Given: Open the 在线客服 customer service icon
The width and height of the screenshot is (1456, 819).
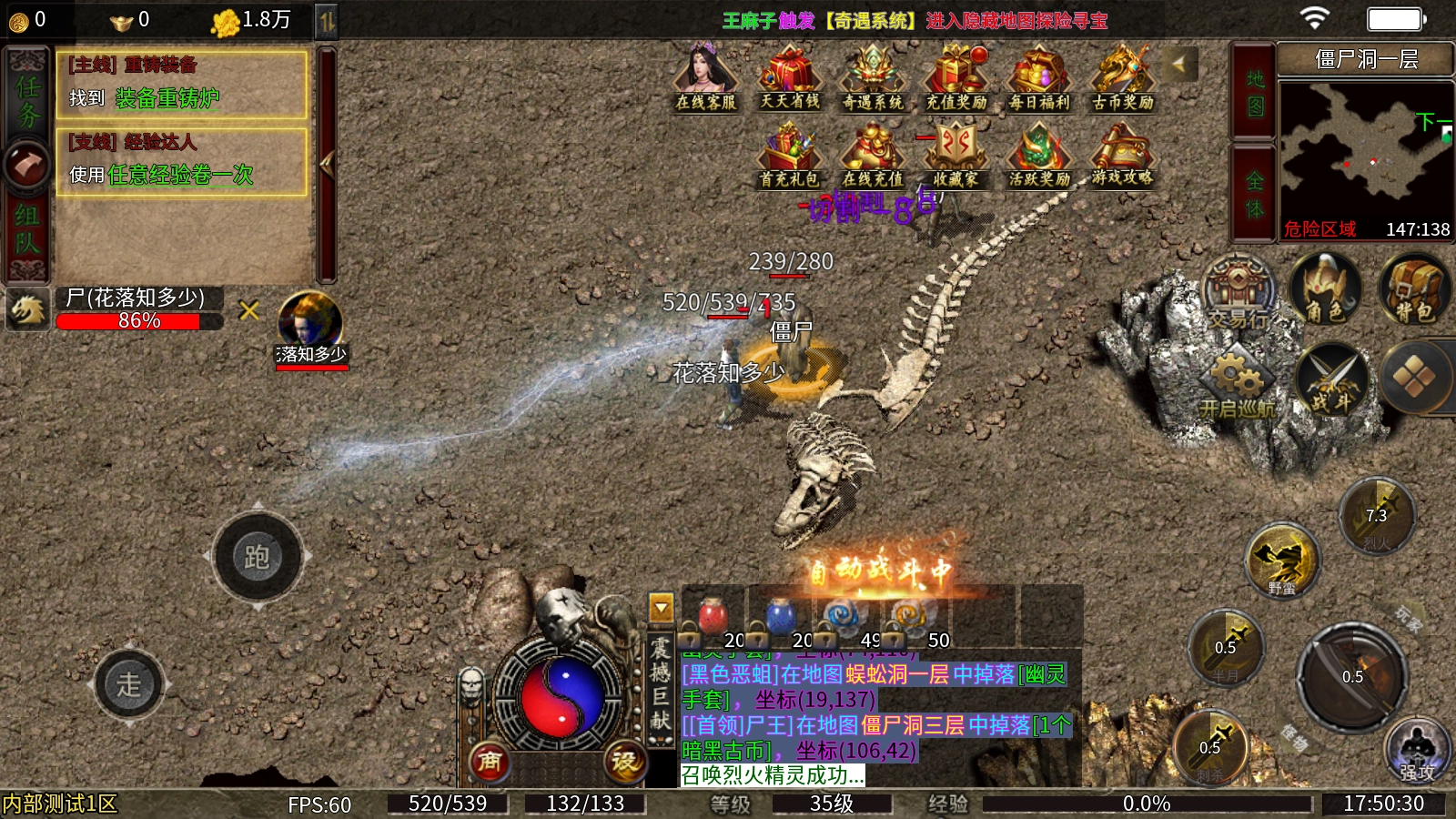Looking at the screenshot, I should pos(705,77).
